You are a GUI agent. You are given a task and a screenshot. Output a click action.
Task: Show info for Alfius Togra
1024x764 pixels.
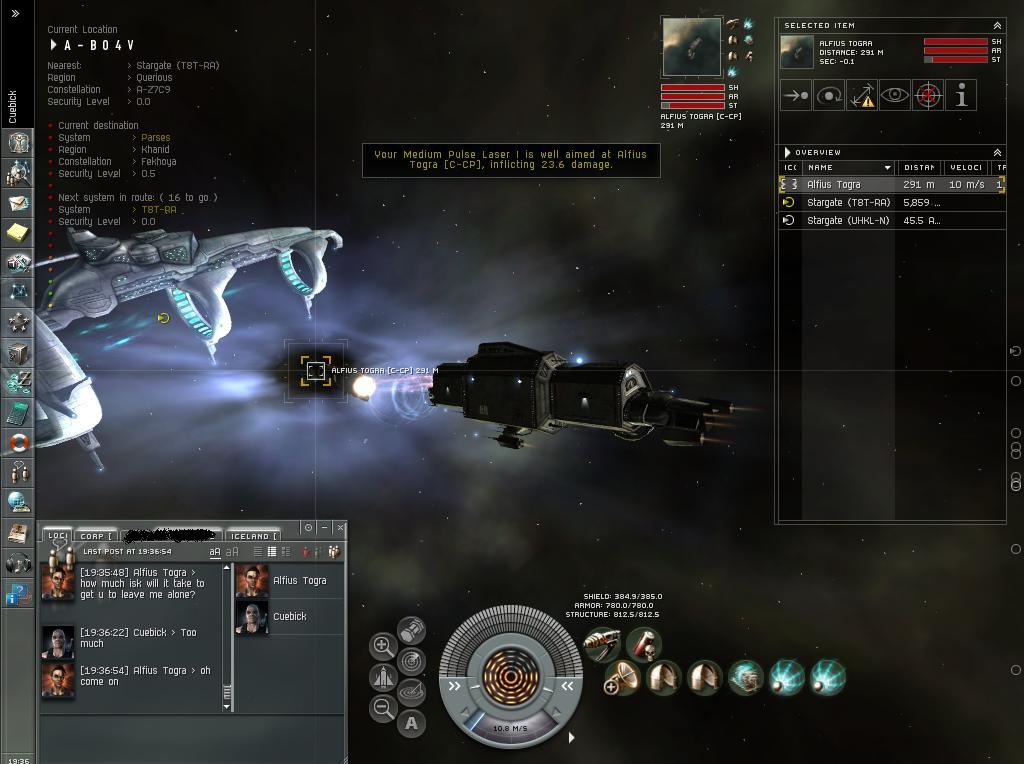[x=961, y=96]
